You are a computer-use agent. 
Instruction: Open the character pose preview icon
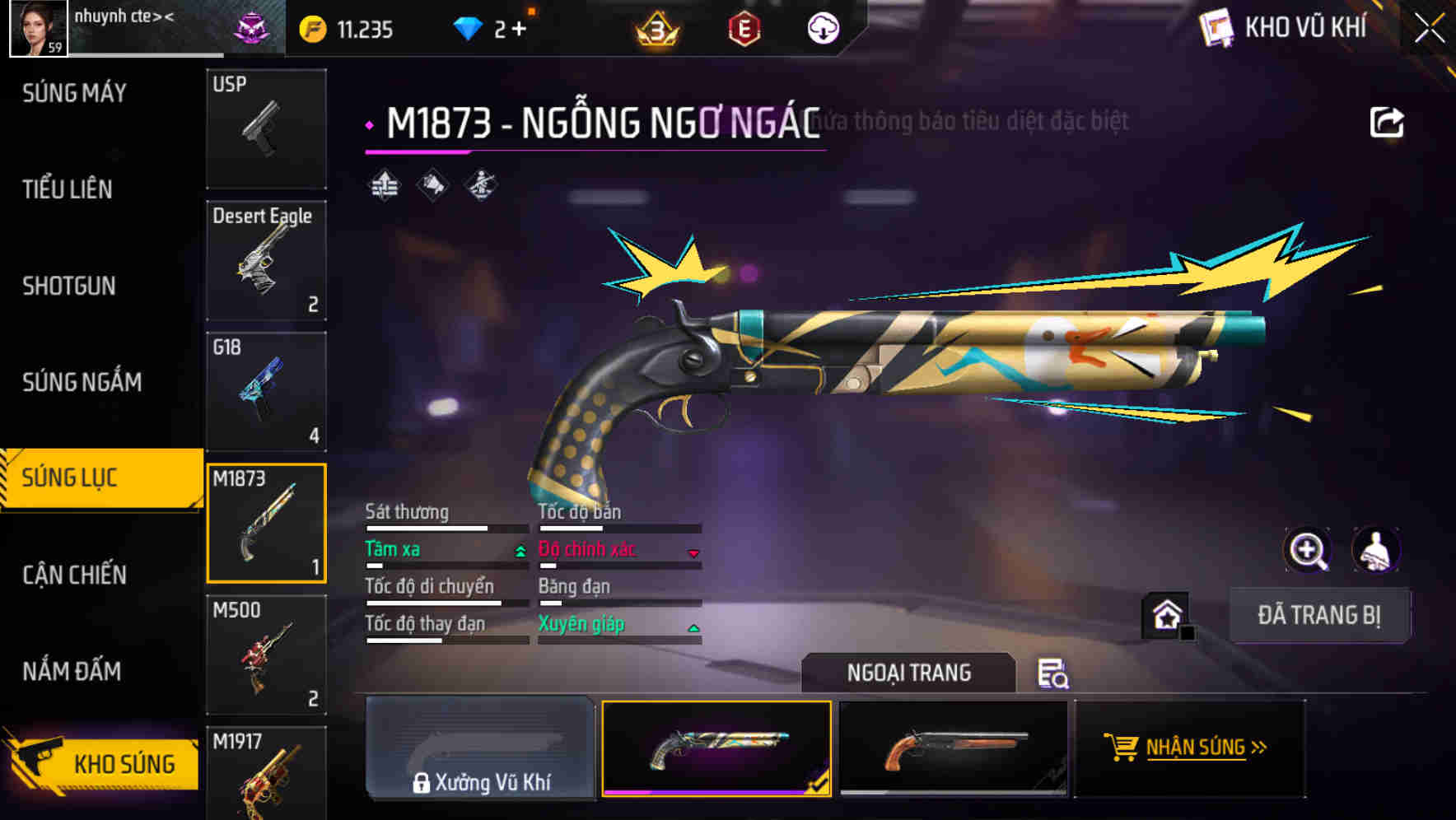pyautogui.click(x=1377, y=550)
